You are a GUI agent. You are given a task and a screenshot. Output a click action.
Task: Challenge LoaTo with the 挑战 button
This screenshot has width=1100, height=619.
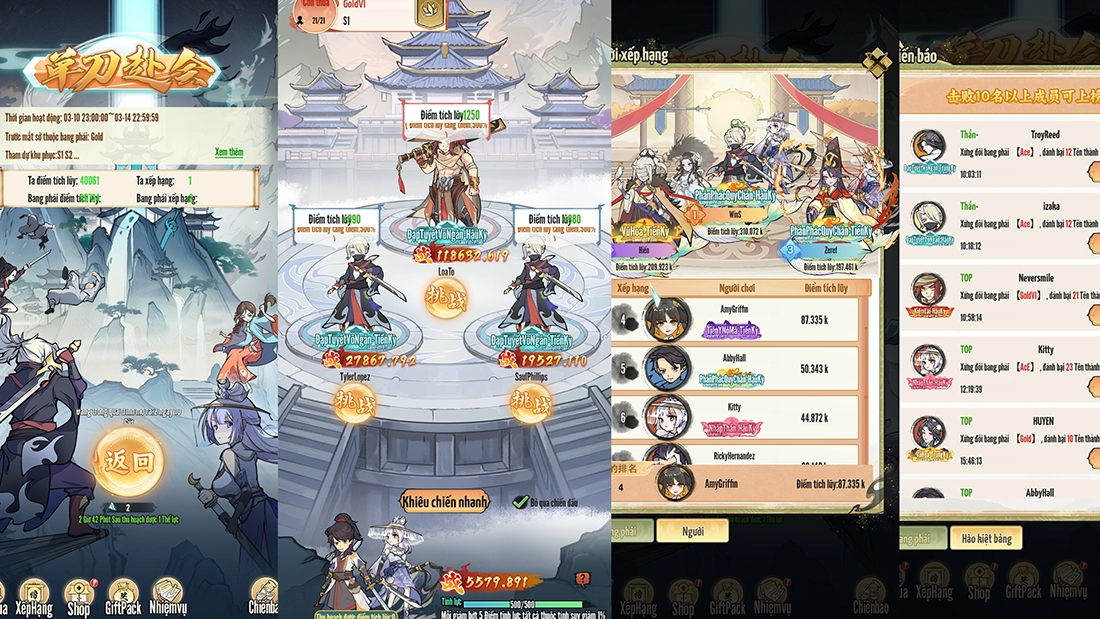click(445, 299)
